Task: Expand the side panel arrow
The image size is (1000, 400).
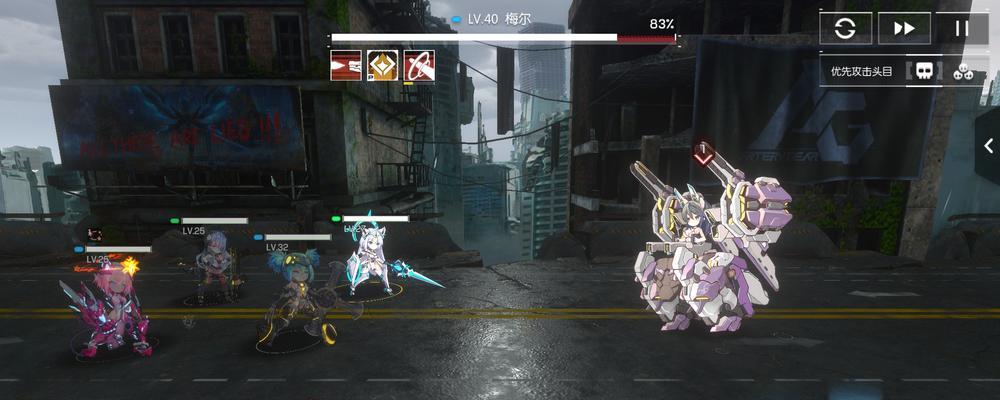Action: tap(988, 146)
